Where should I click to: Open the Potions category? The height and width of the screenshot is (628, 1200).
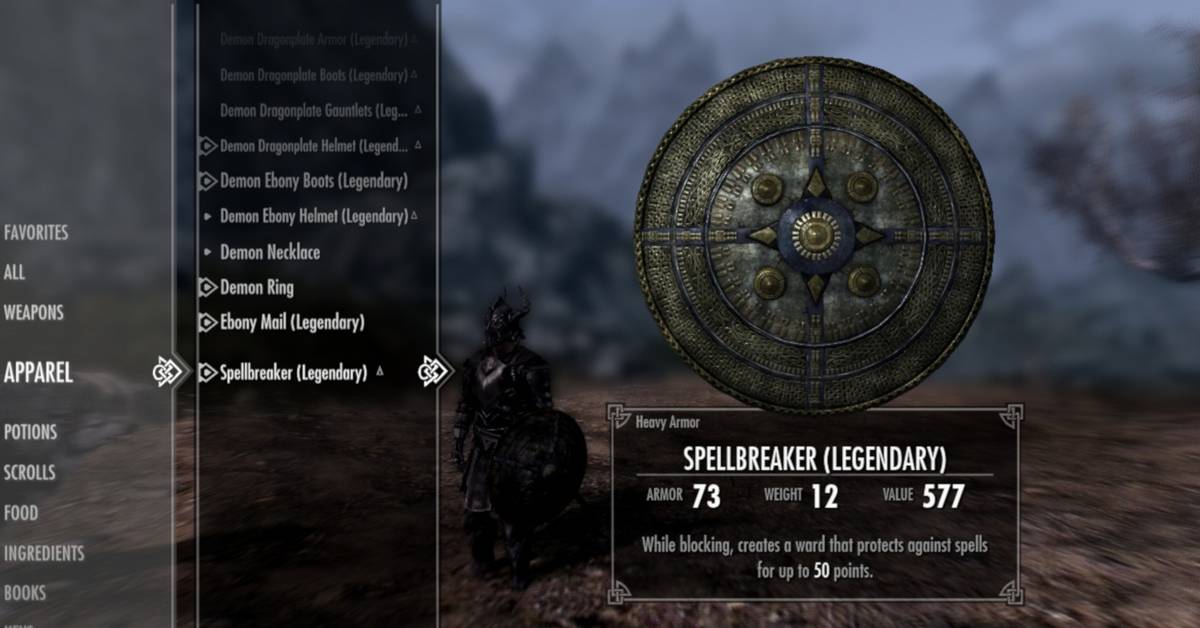(30, 433)
